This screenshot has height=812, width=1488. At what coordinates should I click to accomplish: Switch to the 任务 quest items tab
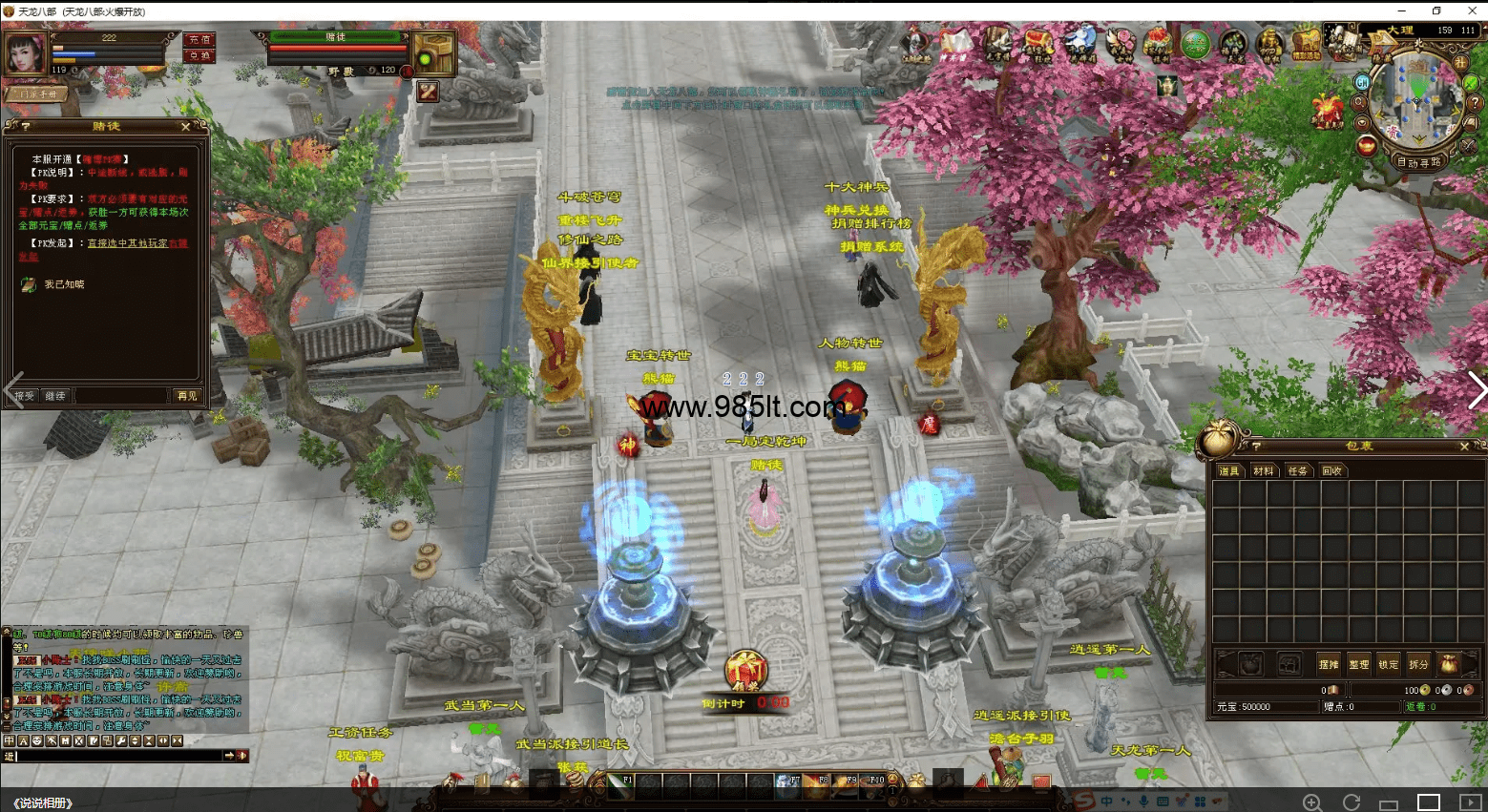[x=1297, y=471]
